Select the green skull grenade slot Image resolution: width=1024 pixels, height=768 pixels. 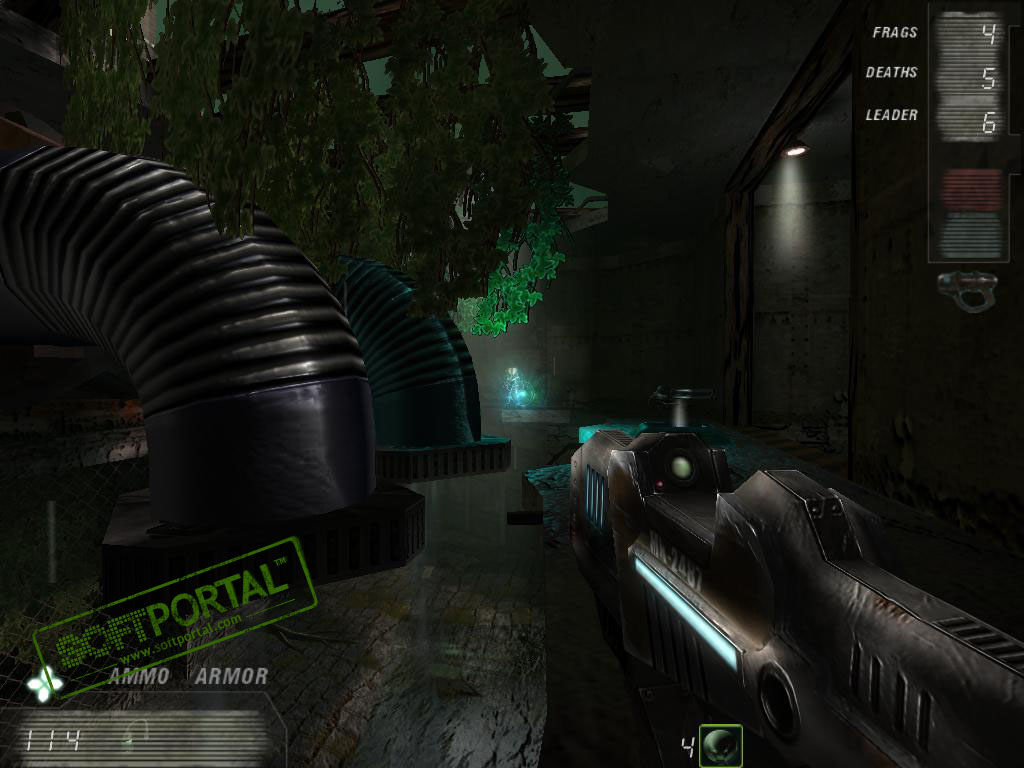[x=720, y=745]
